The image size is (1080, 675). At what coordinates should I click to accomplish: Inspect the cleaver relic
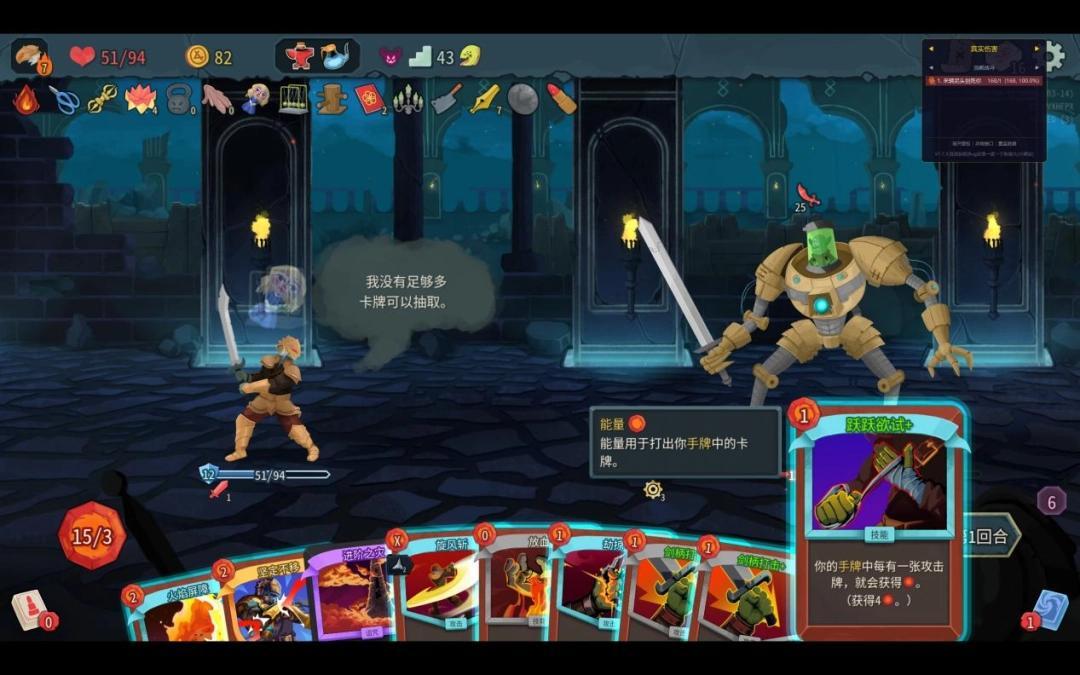pos(446,99)
